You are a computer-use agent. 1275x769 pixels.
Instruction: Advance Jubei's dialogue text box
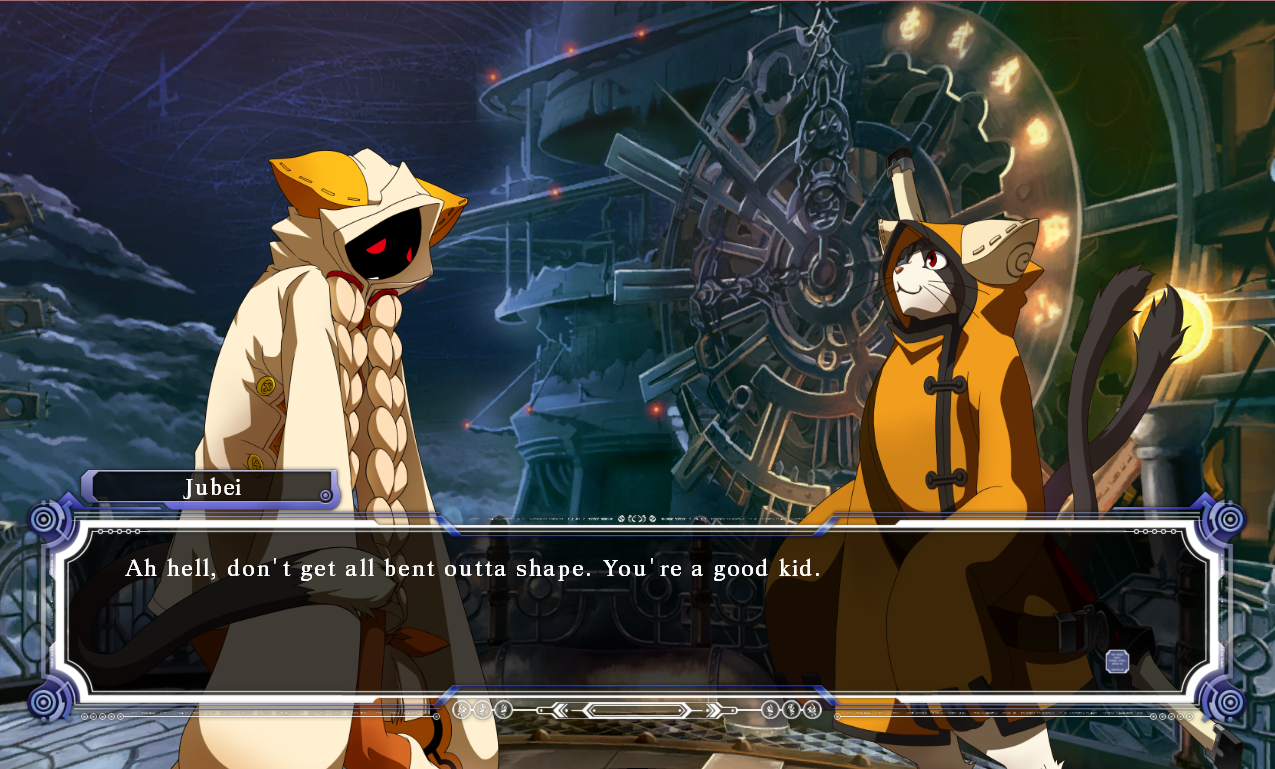click(640, 610)
